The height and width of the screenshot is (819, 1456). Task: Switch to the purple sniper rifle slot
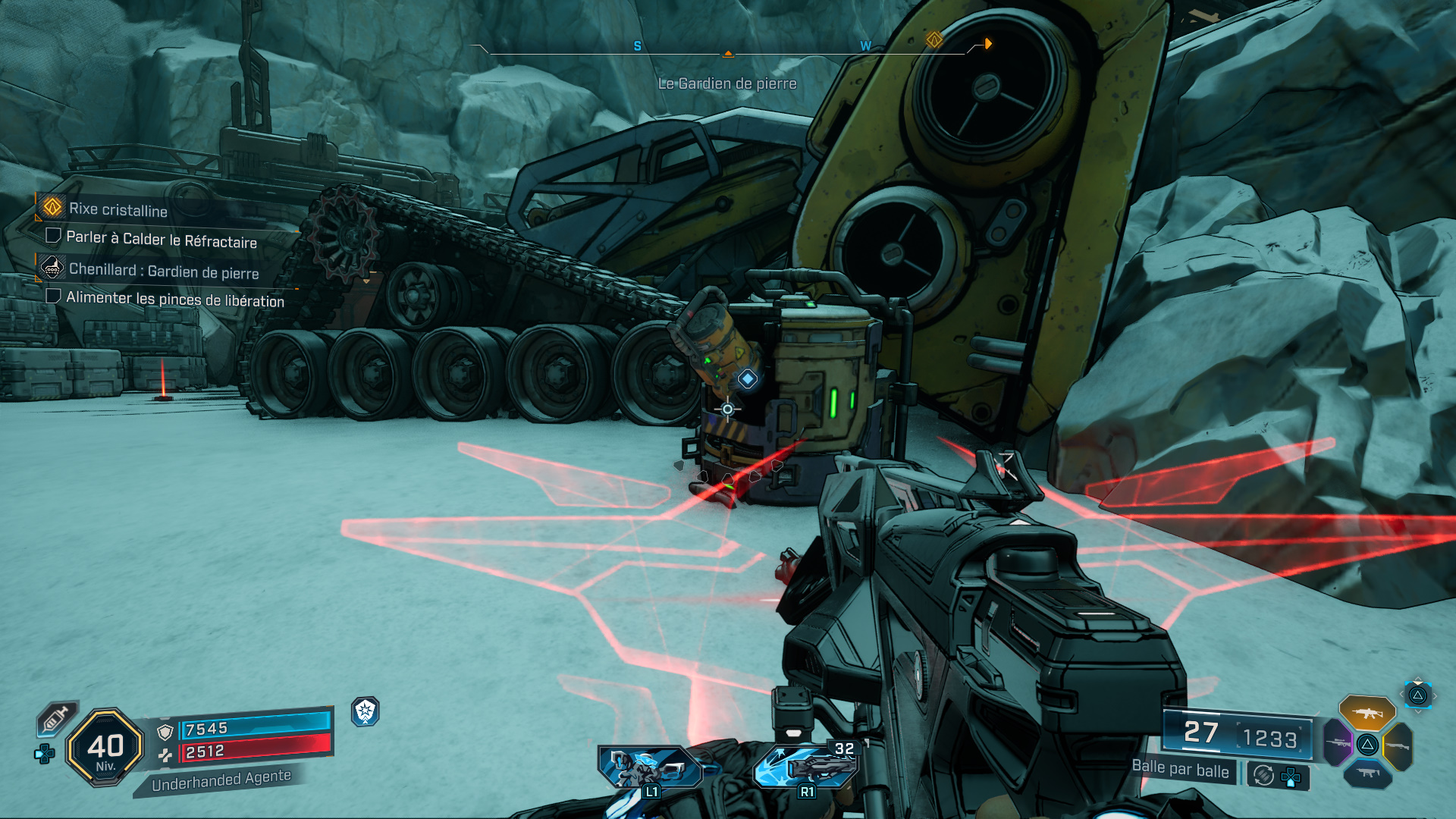point(1338,742)
